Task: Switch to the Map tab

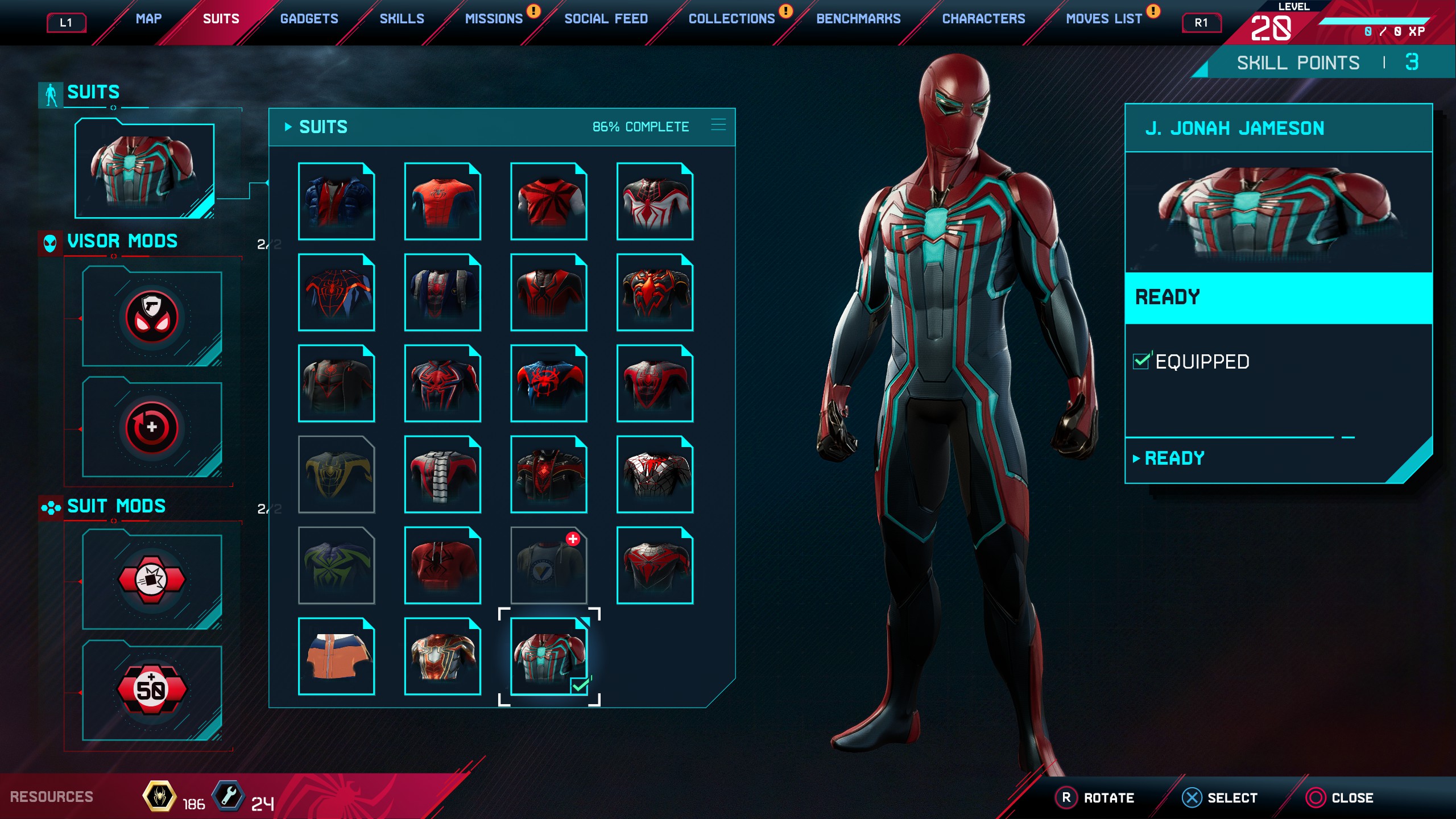Action: pyautogui.click(x=148, y=19)
